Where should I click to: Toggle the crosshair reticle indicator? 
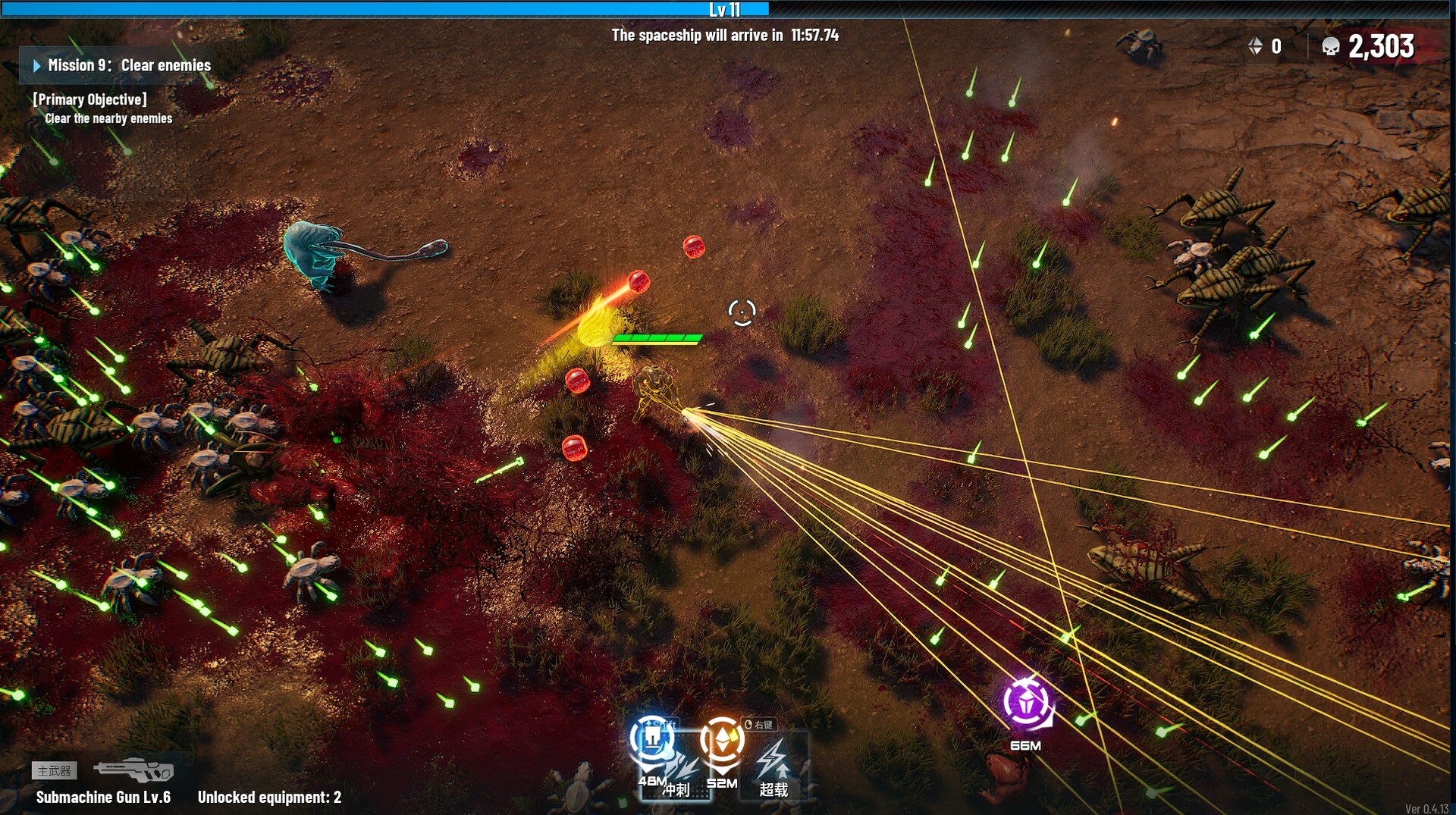(x=741, y=312)
